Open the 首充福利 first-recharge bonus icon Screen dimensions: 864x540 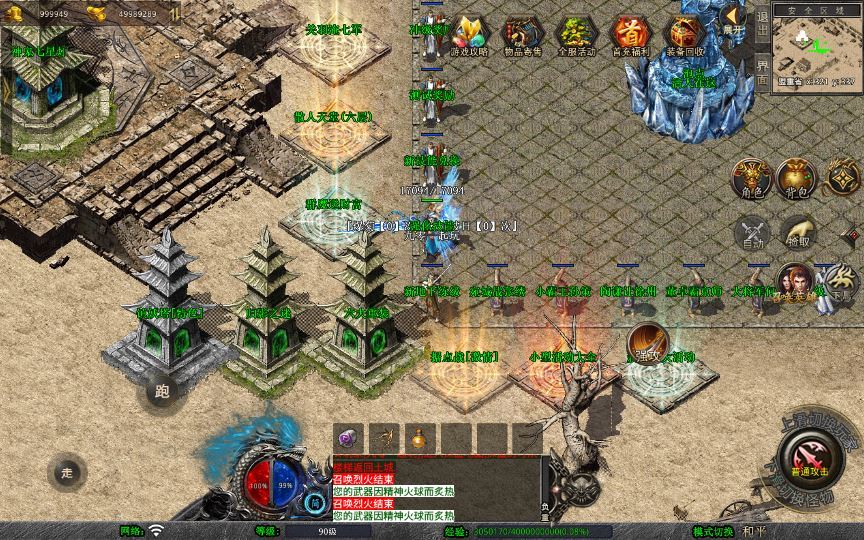click(x=629, y=35)
